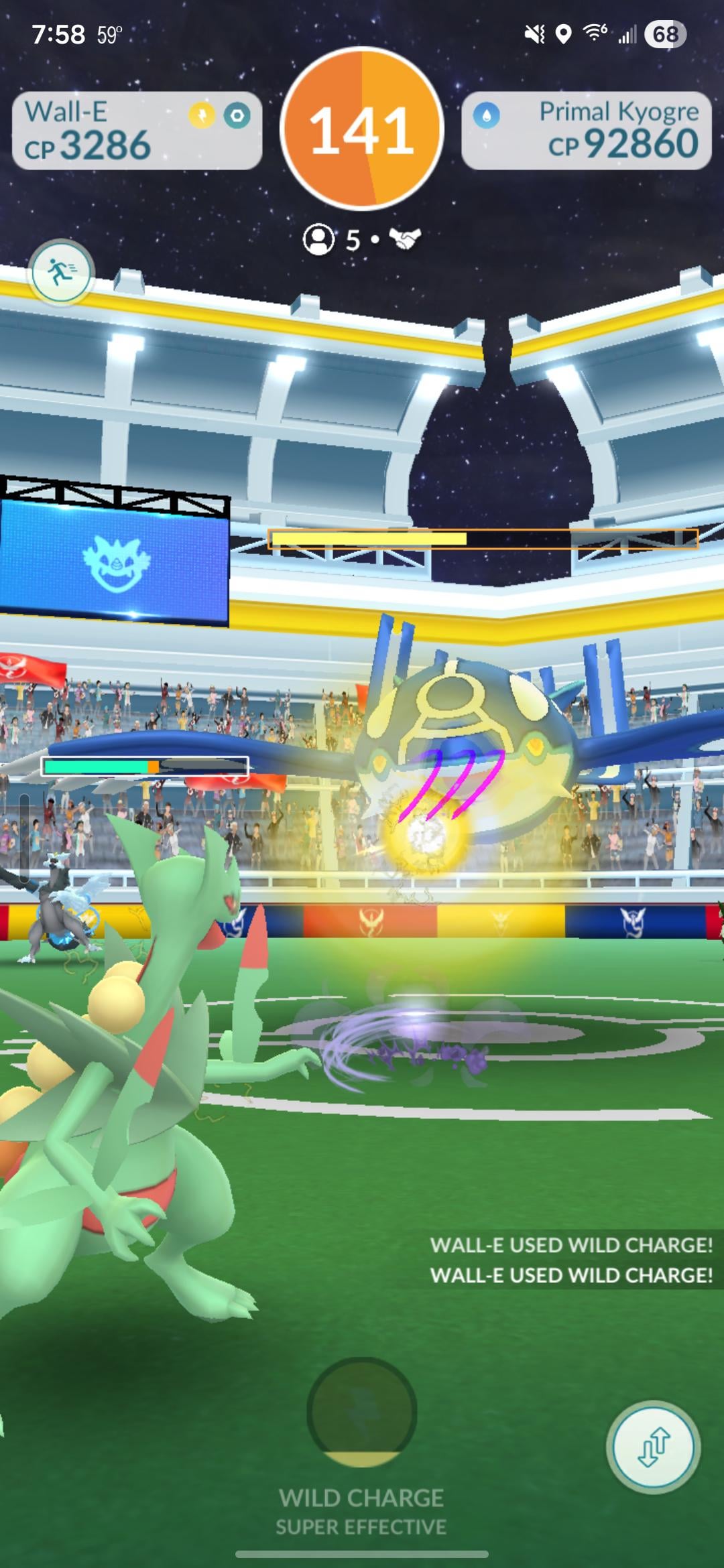The height and width of the screenshot is (1568, 724).
Task: Tap the Wall-E CP 3286 panel
Action: click(x=137, y=131)
